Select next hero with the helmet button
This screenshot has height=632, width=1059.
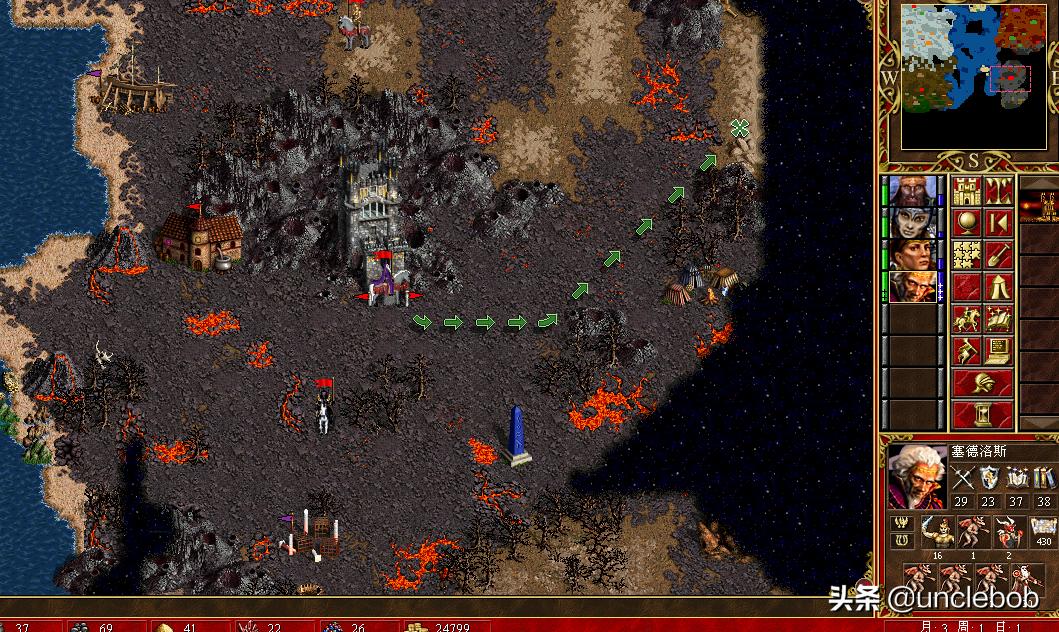point(982,382)
